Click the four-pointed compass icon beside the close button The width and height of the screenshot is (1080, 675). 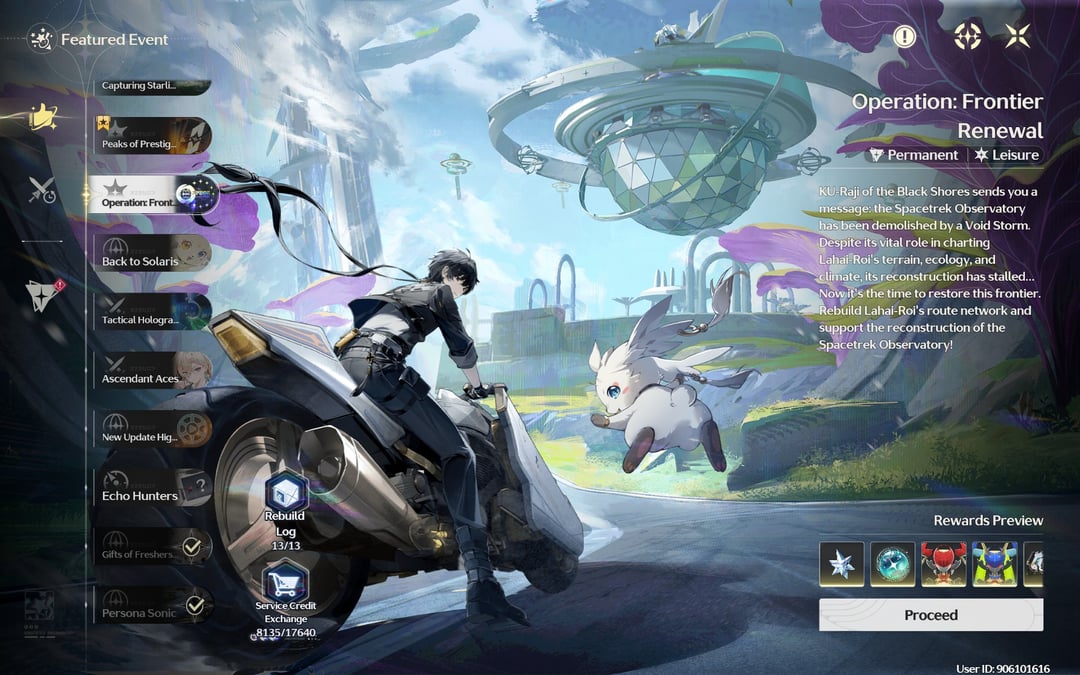point(967,37)
